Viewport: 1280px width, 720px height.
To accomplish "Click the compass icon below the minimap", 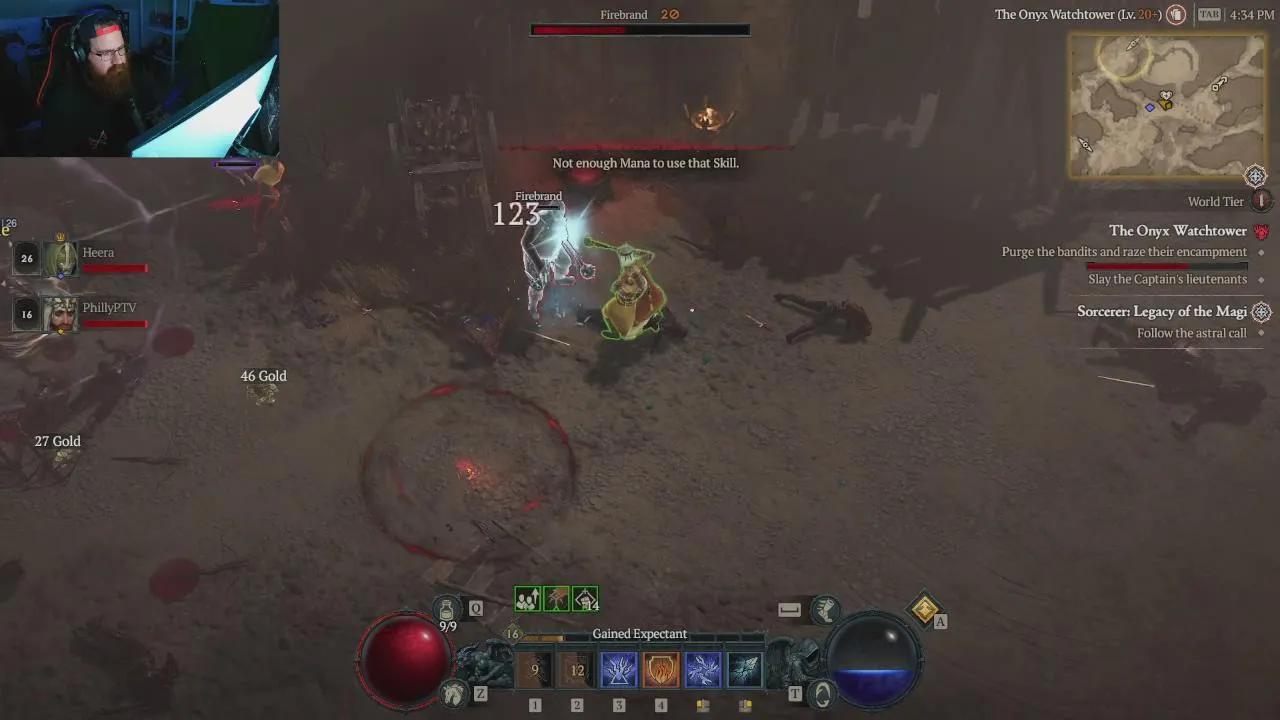I will click(x=1255, y=177).
